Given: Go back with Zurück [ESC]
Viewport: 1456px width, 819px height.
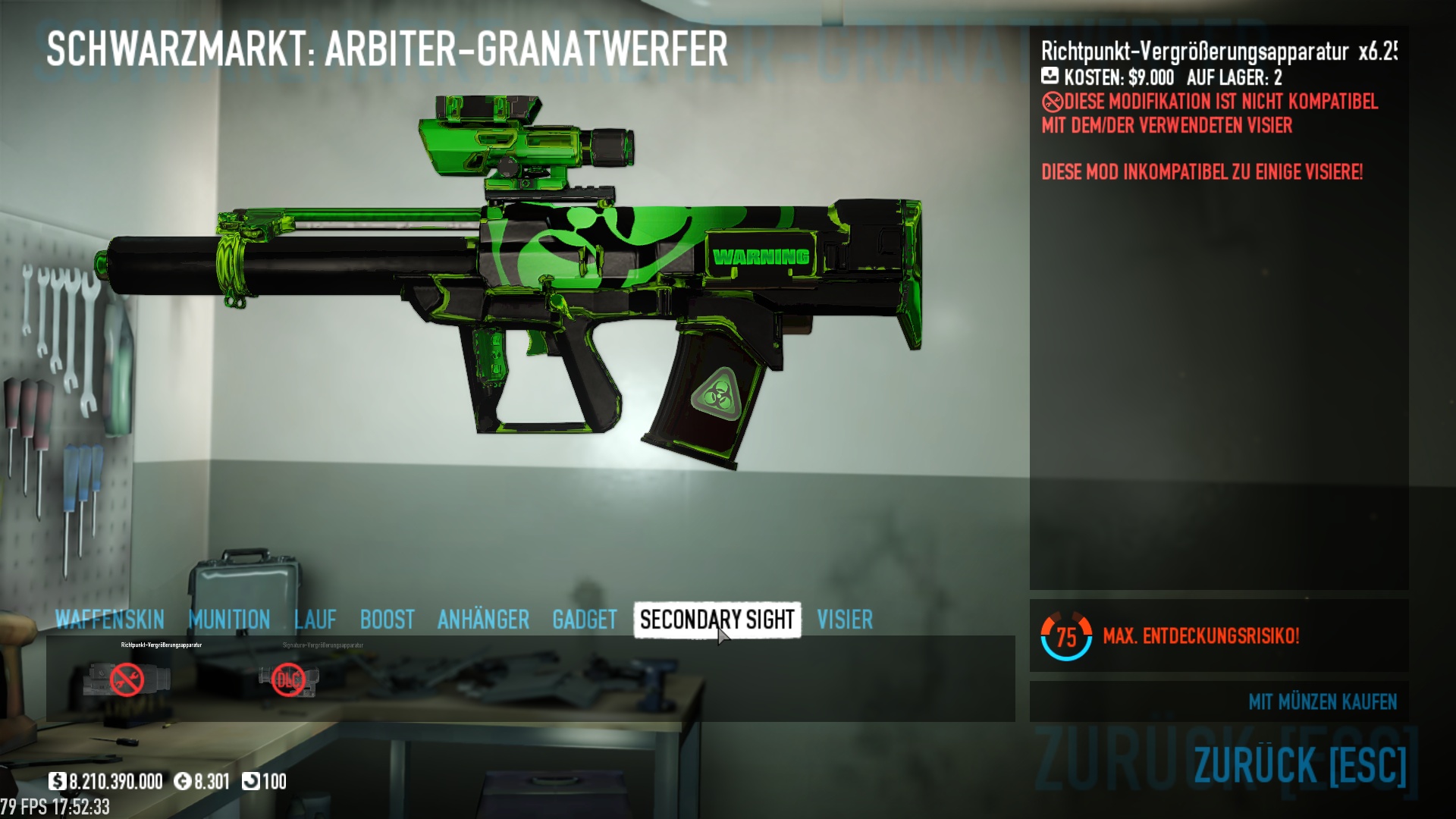Looking at the screenshot, I should pos(1300,764).
